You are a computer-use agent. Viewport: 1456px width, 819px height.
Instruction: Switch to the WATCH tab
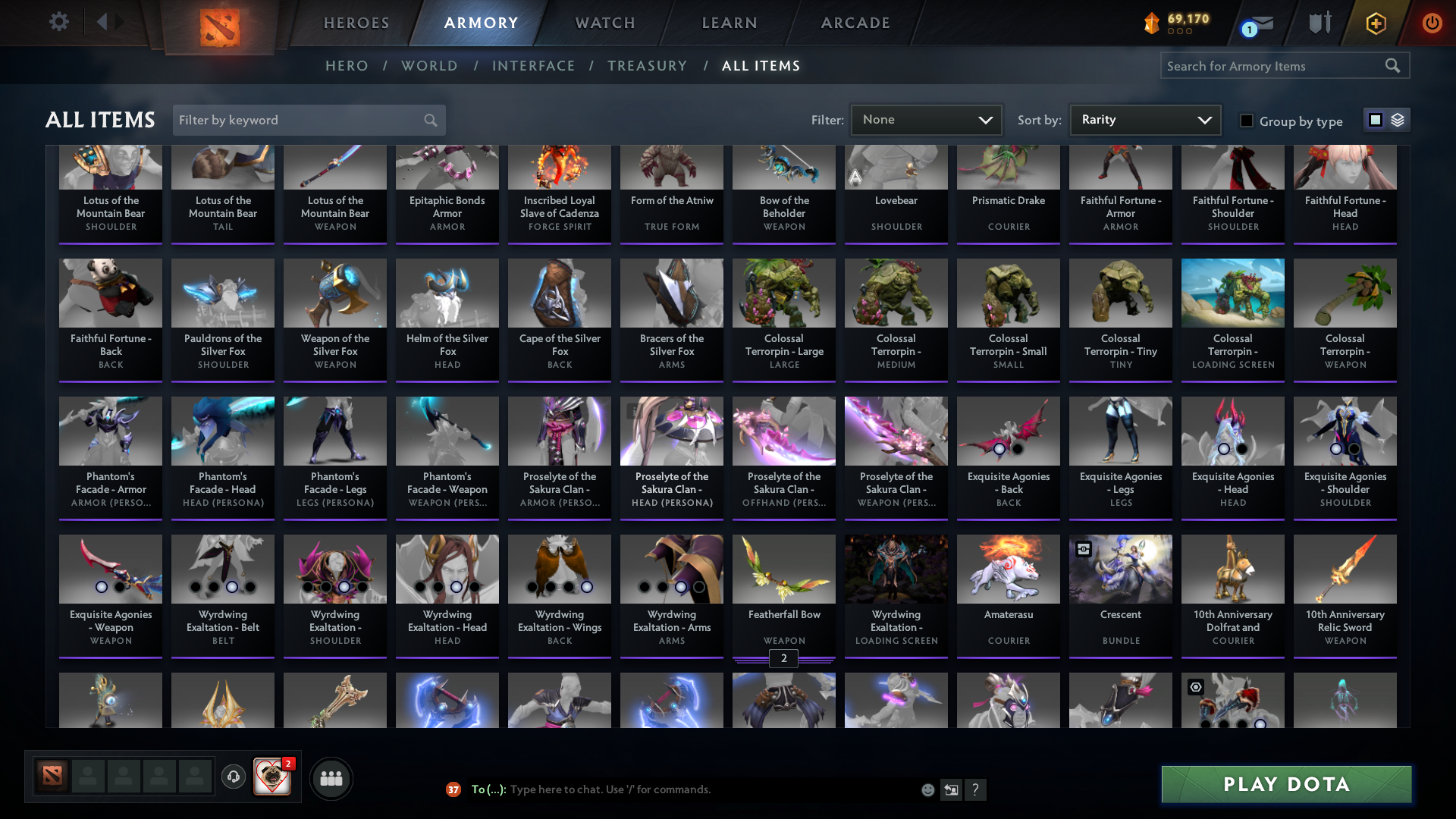click(x=604, y=23)
